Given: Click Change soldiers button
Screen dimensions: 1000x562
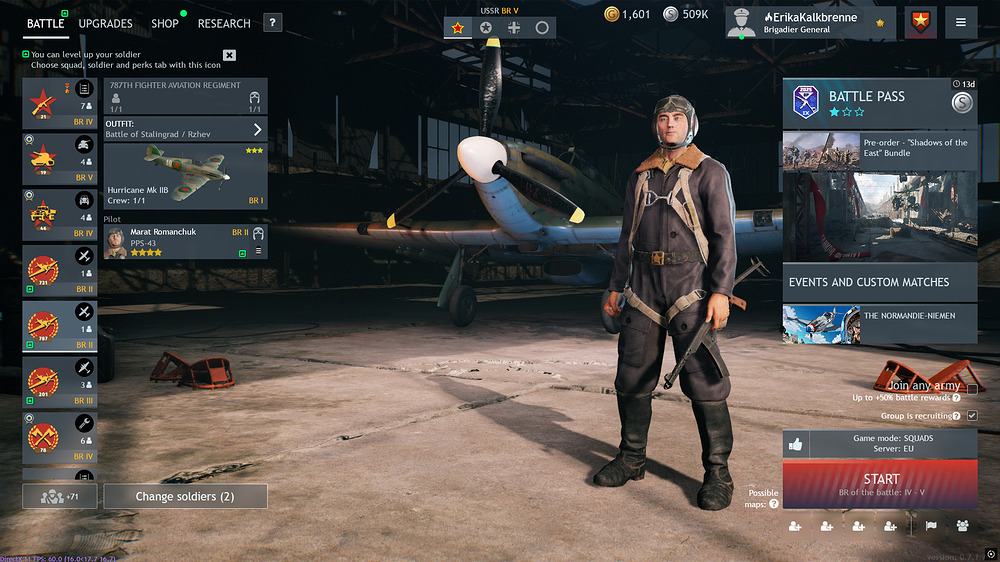Looking at the screenshot, I should point(185,496).
